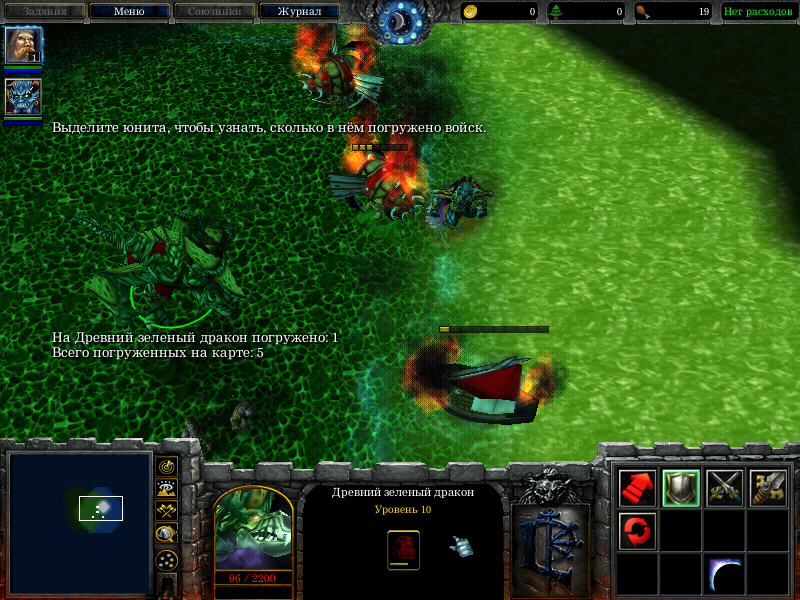Activate the sword Attack command
This screenshot has width=800, height=600.
point(768,488)
